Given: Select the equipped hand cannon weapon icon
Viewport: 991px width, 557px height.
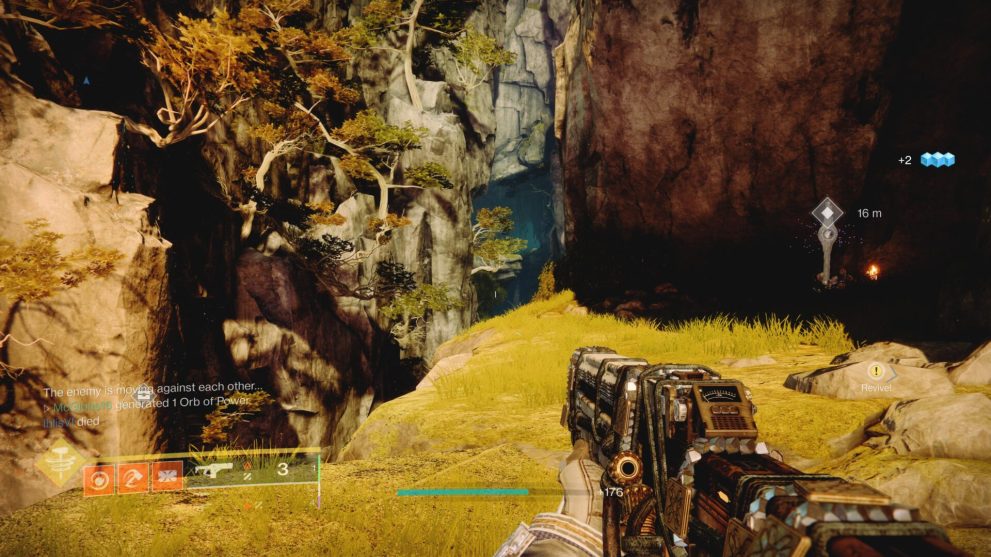Looking at the screenshot, I should coord(216,469).
